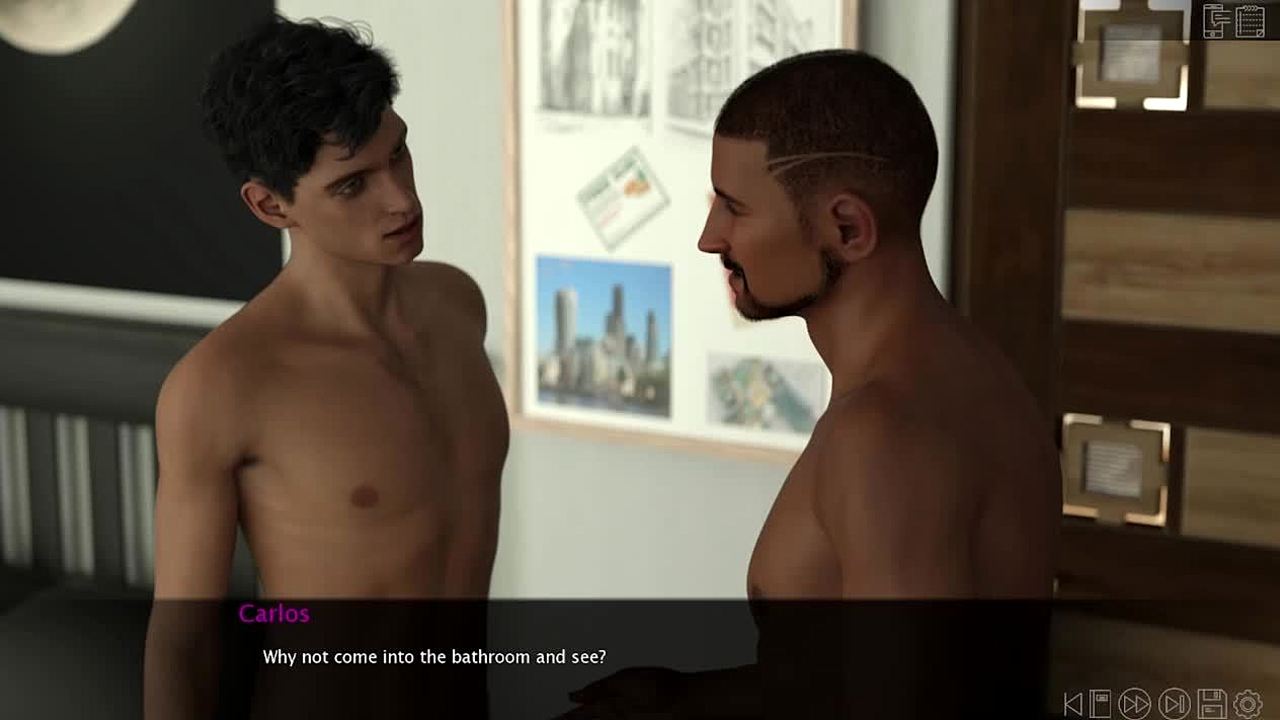Open the phone messages icon

tap(1216, 20)
